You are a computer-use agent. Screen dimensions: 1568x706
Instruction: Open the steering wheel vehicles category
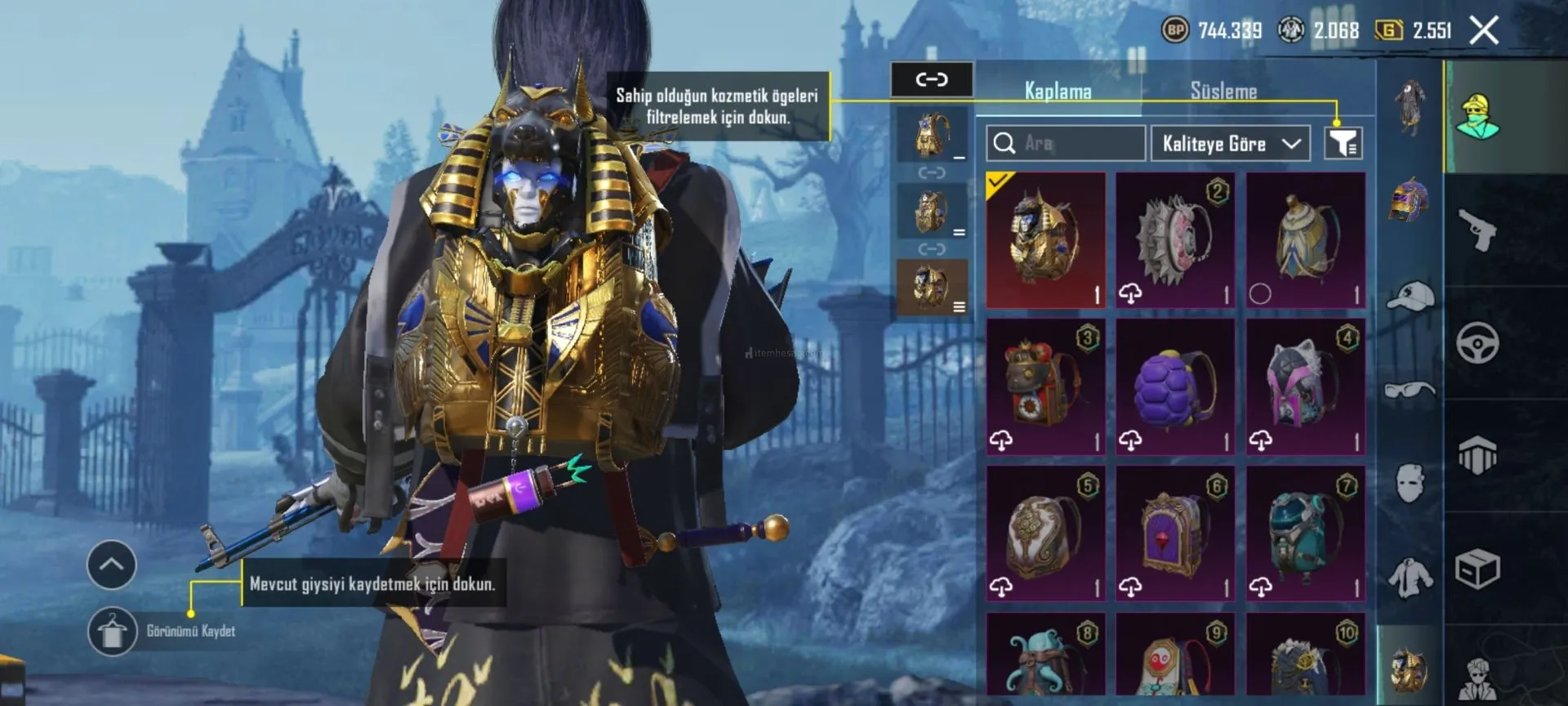1477,343
